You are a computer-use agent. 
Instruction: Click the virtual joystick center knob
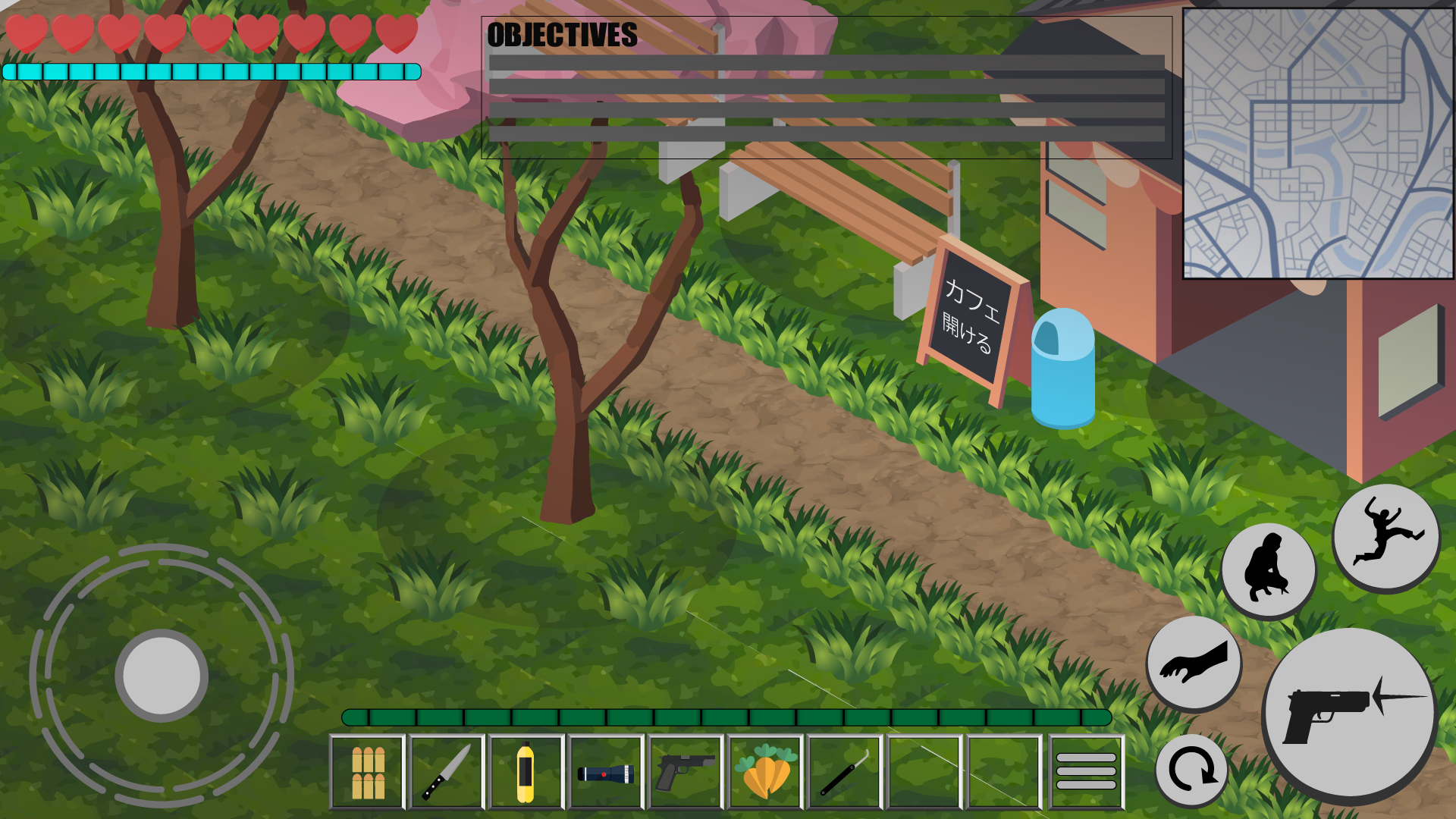pos(162,675)
